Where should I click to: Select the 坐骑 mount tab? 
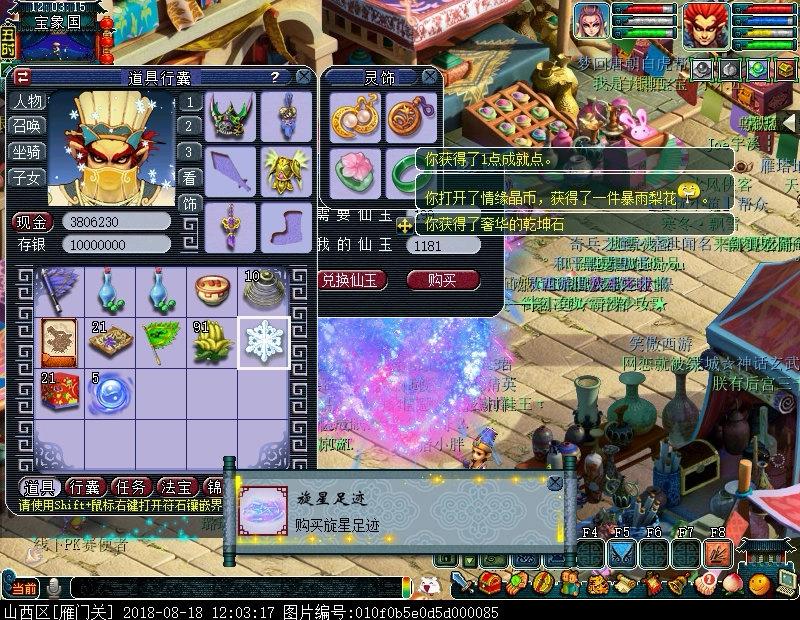pos(26,152)
